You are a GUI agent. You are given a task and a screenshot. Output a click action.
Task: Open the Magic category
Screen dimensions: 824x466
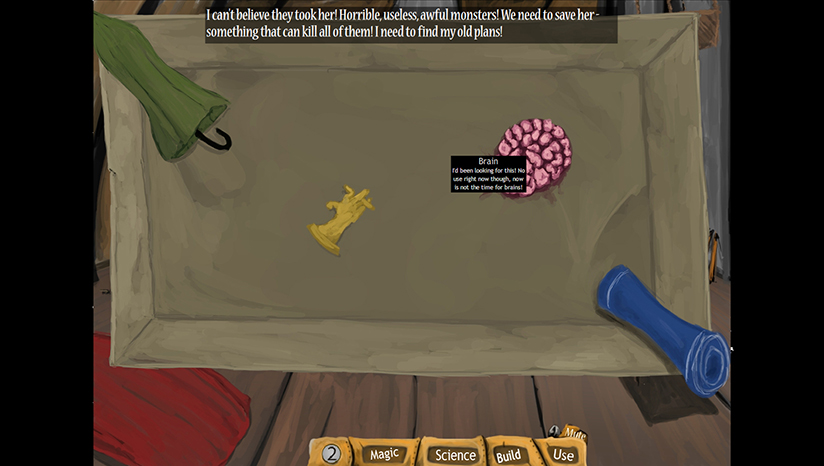tap(384, 455)
